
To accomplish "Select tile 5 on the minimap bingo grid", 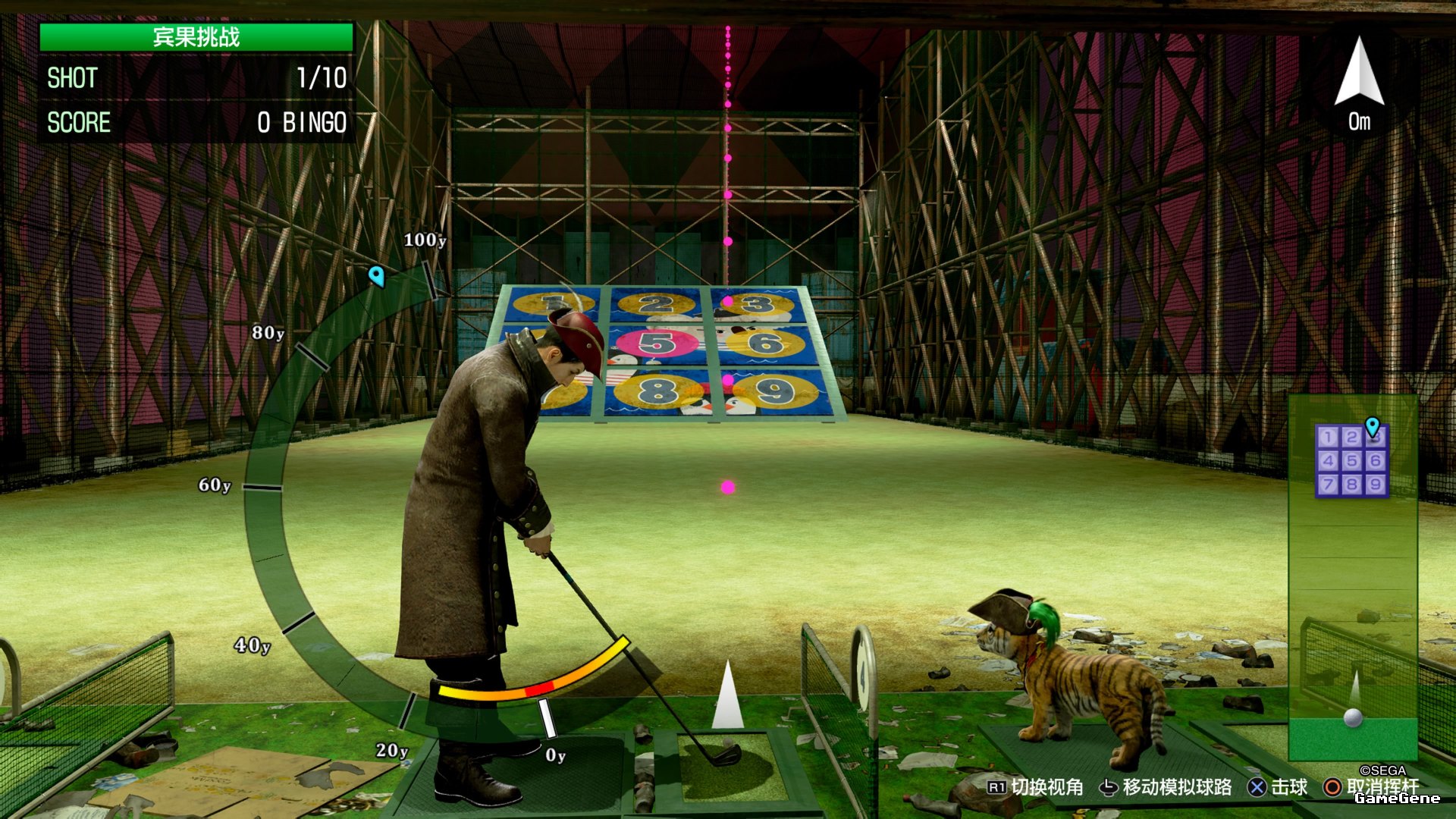I will pos(1351,460).
